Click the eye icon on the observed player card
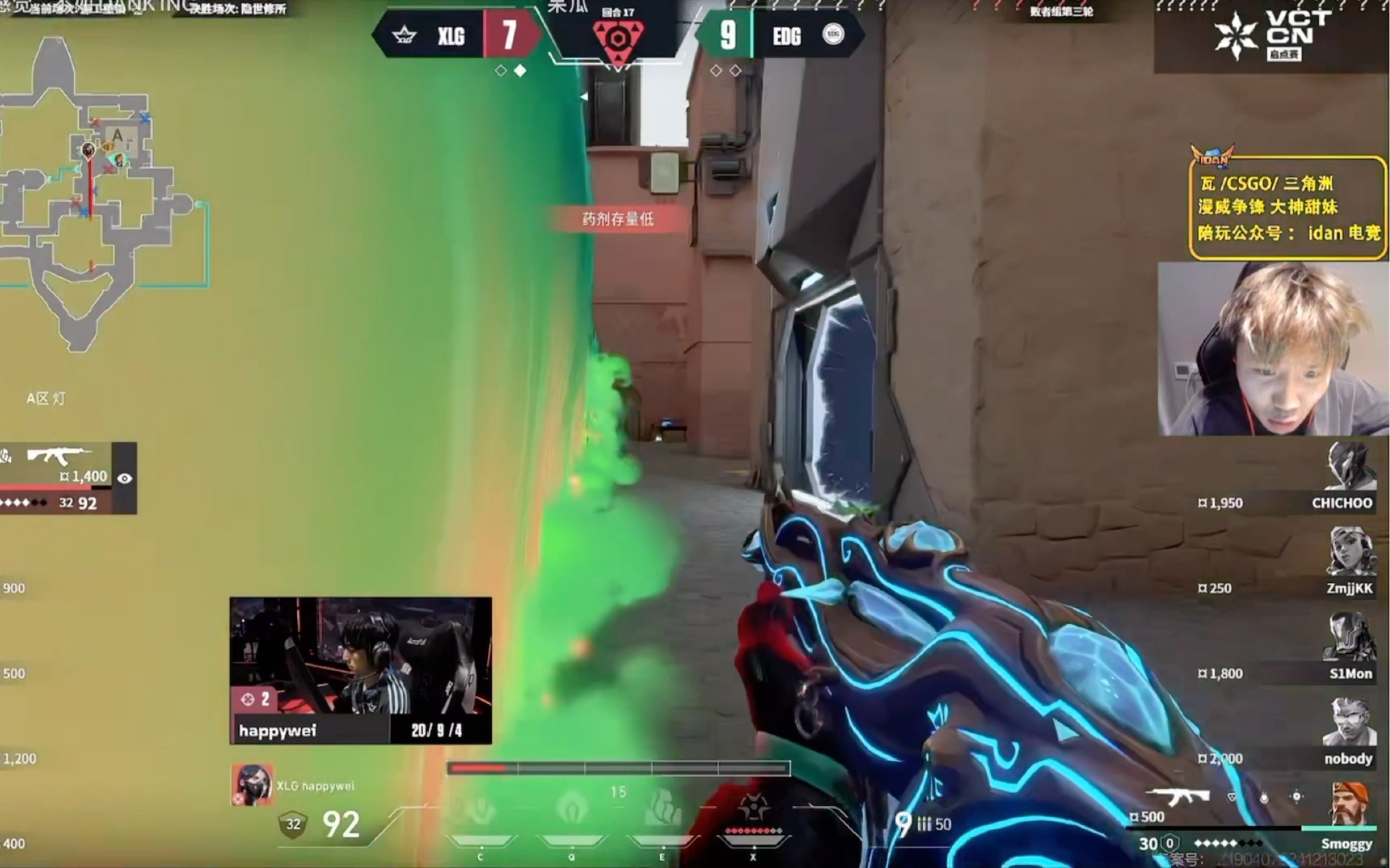 coord(124,478)
